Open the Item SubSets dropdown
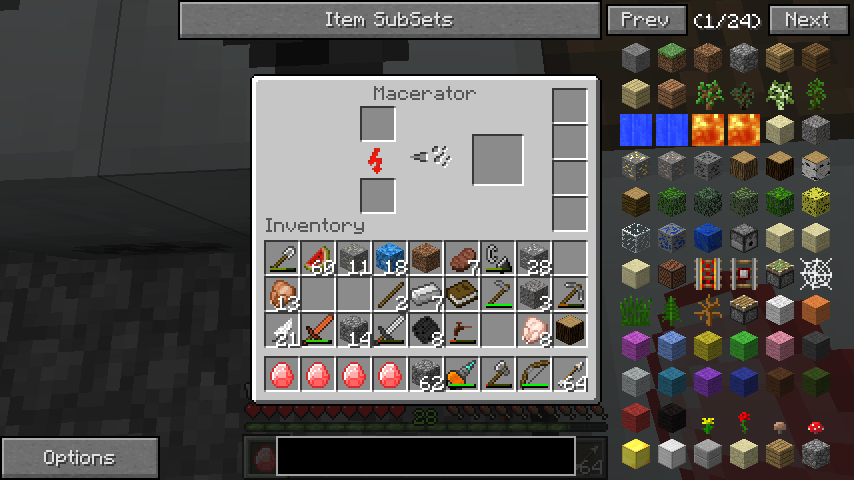The image size is (854, 480). point(388,20)
